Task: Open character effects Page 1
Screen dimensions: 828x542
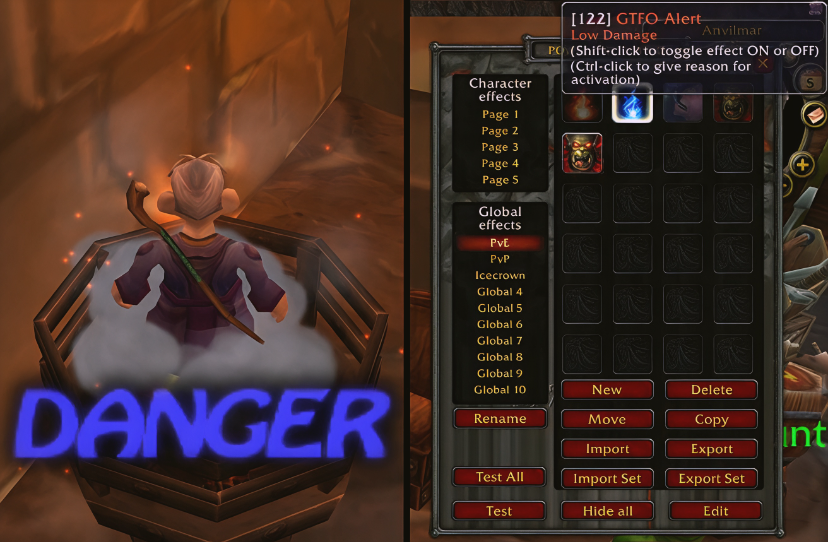Action: coord(500,115)
